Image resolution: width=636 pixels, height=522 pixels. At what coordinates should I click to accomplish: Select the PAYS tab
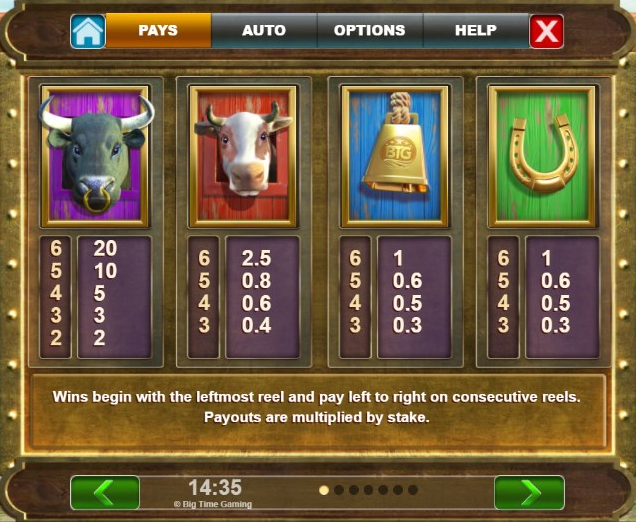click(158, 31)
